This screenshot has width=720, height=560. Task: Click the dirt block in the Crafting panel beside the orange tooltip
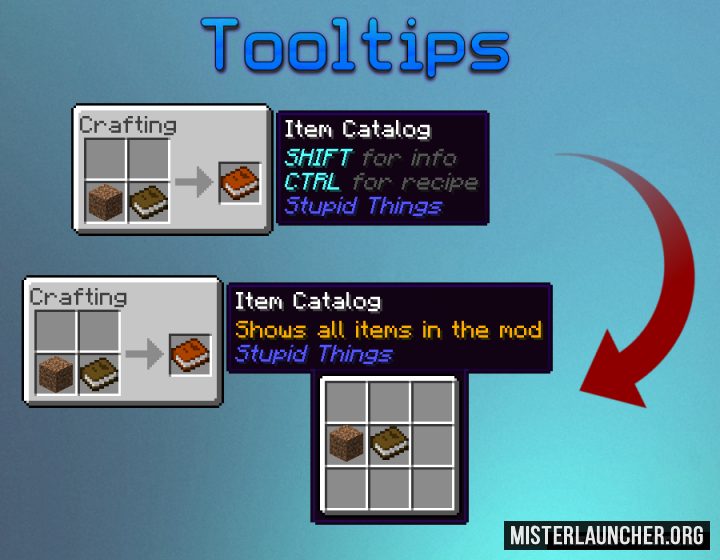pos(57,374)
